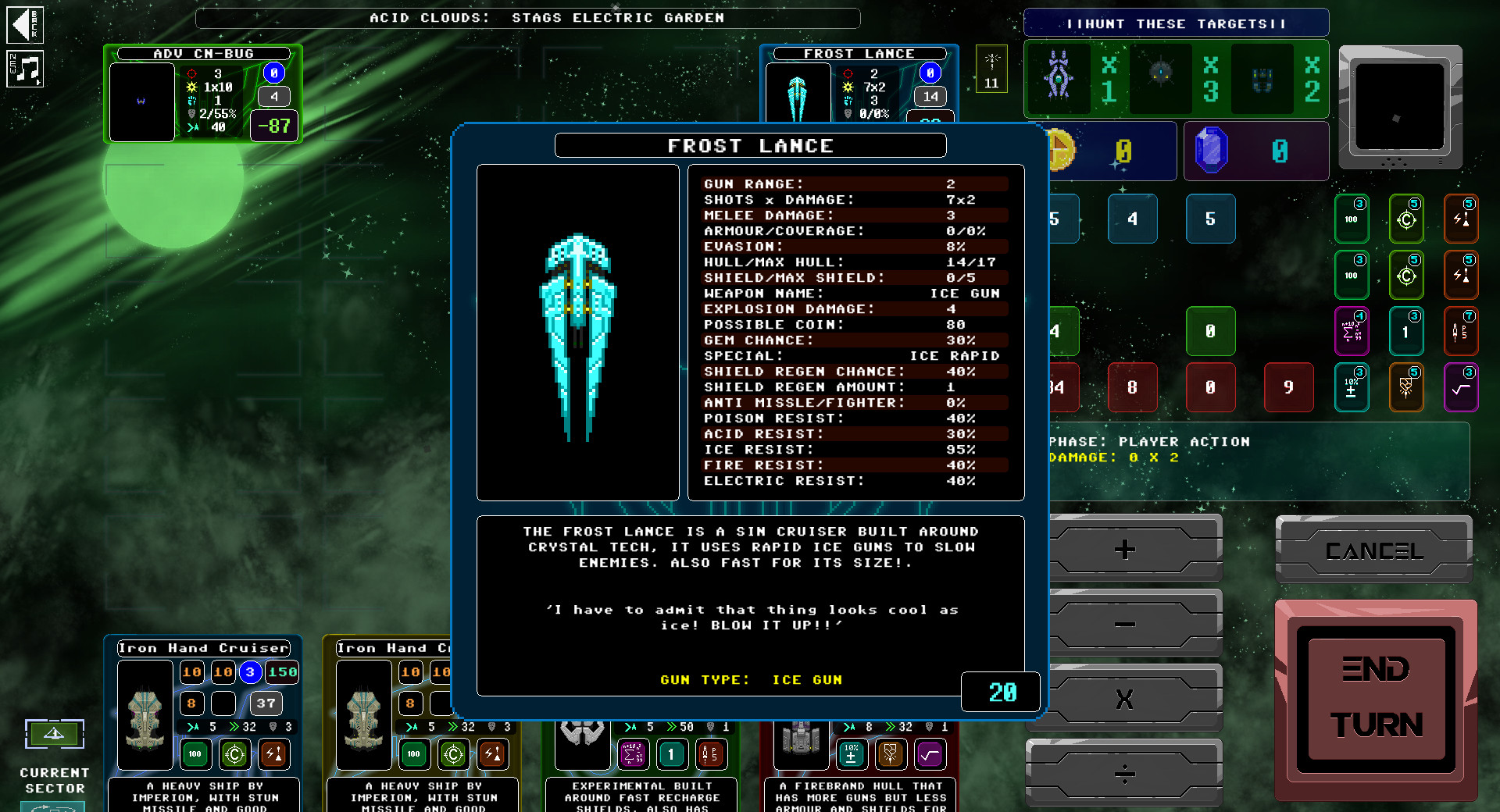Click the blue gem currency icon

tap(1212, 150)
